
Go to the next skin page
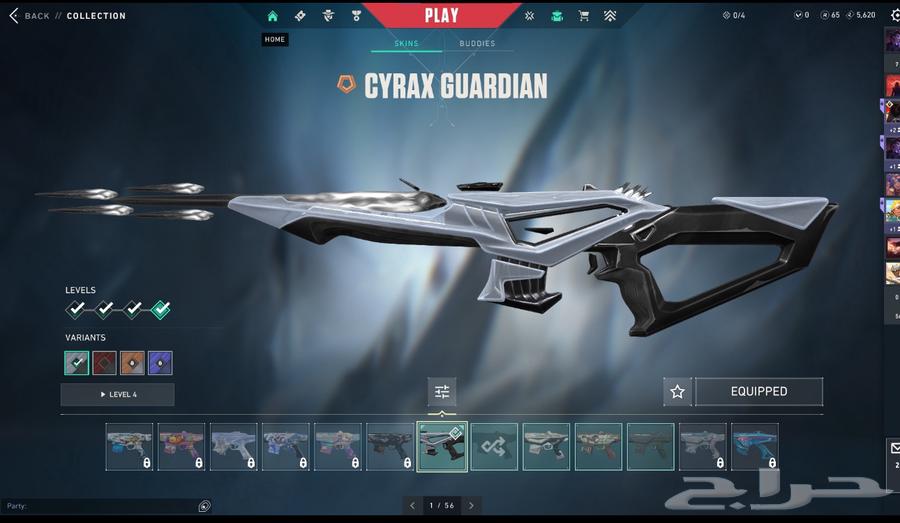tap(472, 506)
